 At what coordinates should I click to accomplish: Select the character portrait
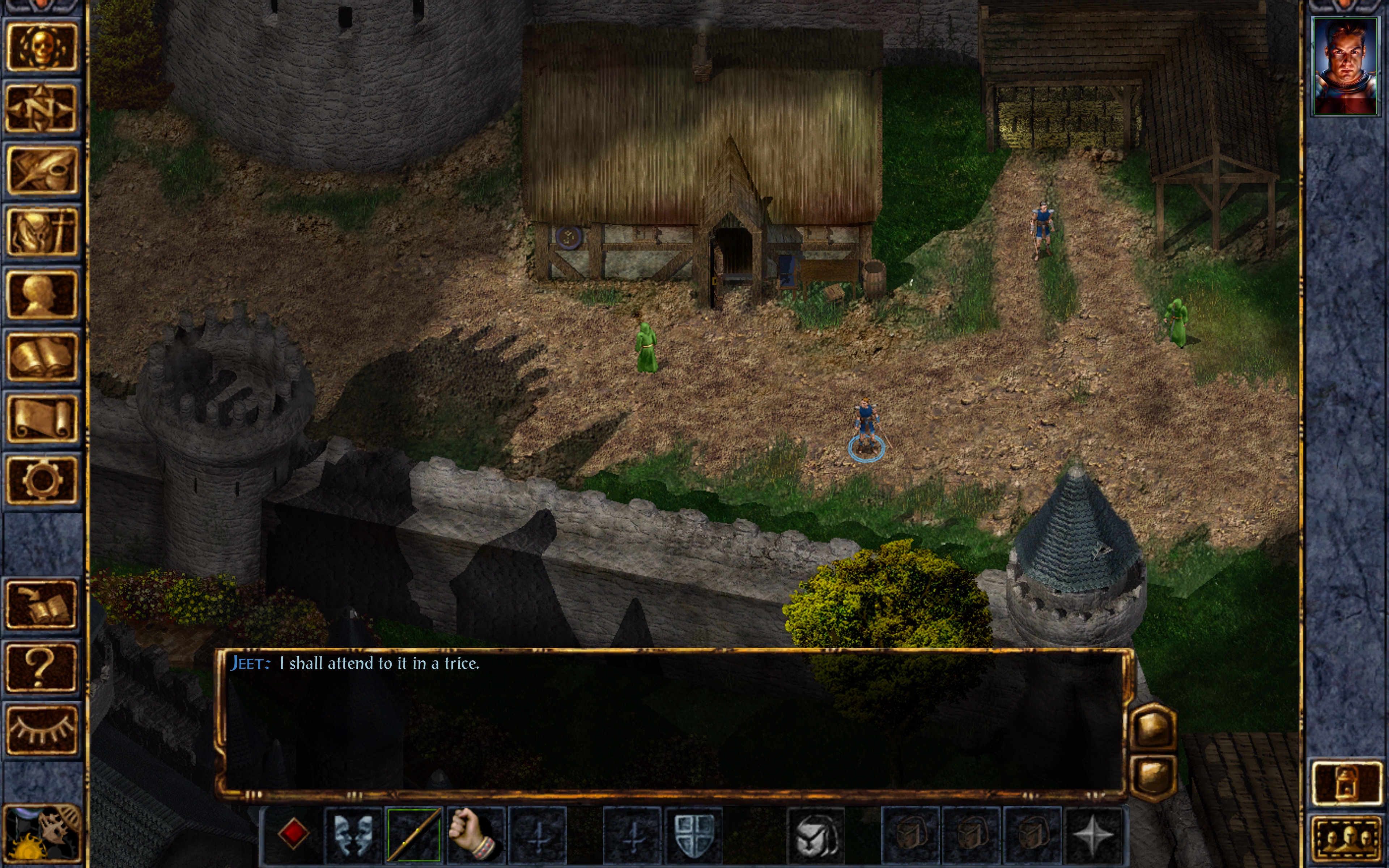click(1345, 66)
